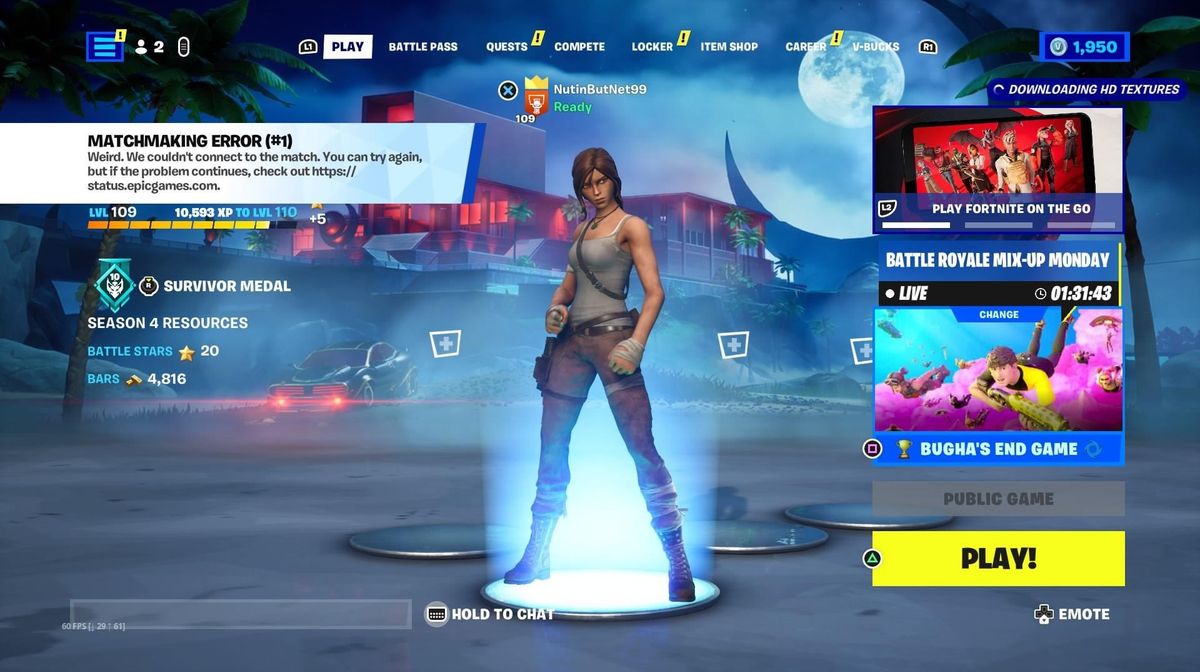Viewport: 1200px width, 672px height.
Task: Open the Locker tab
Action: point(652,47)
